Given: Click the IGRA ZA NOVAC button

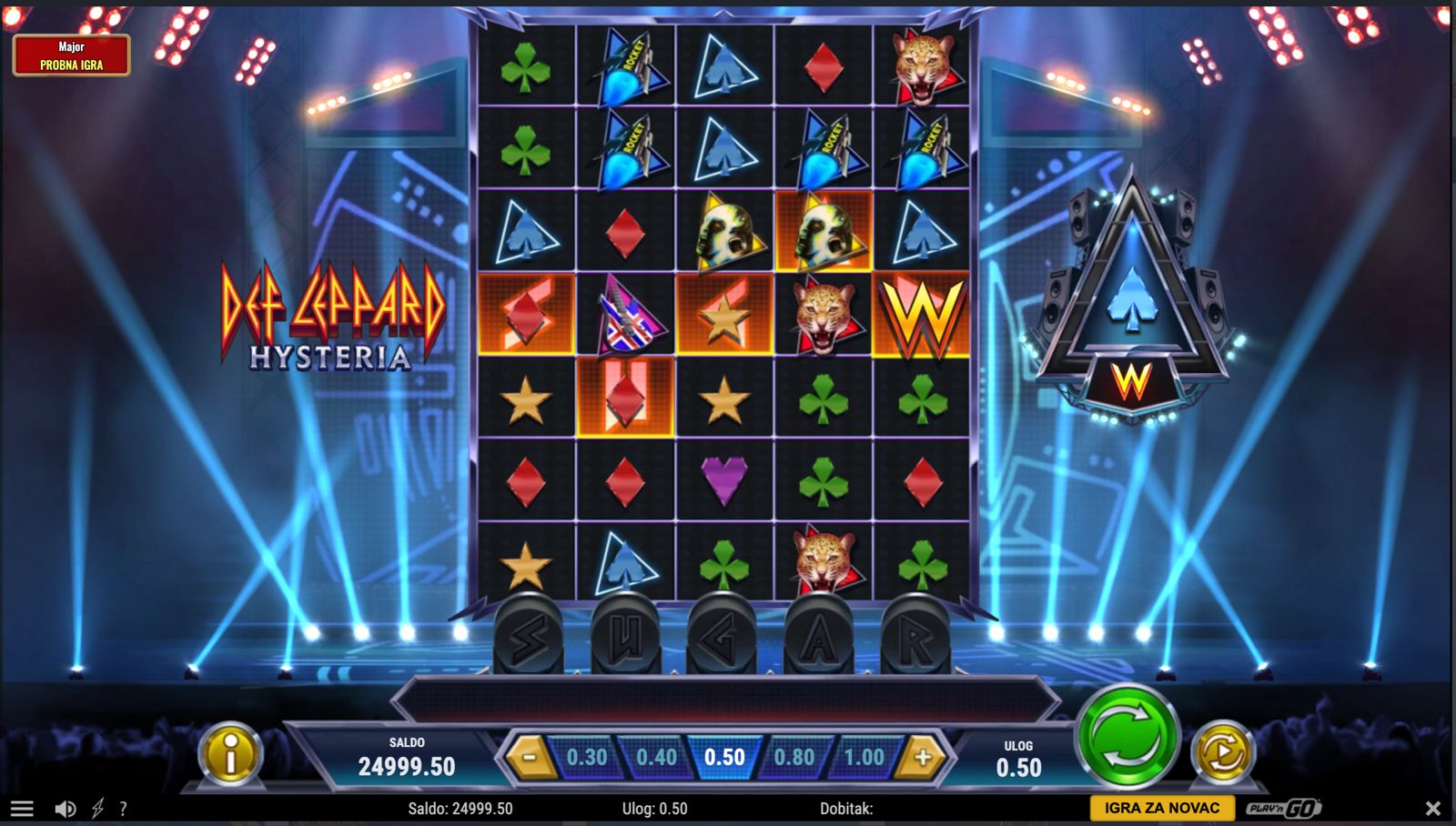Looking at the screenshot, I should coord(1161,808).
